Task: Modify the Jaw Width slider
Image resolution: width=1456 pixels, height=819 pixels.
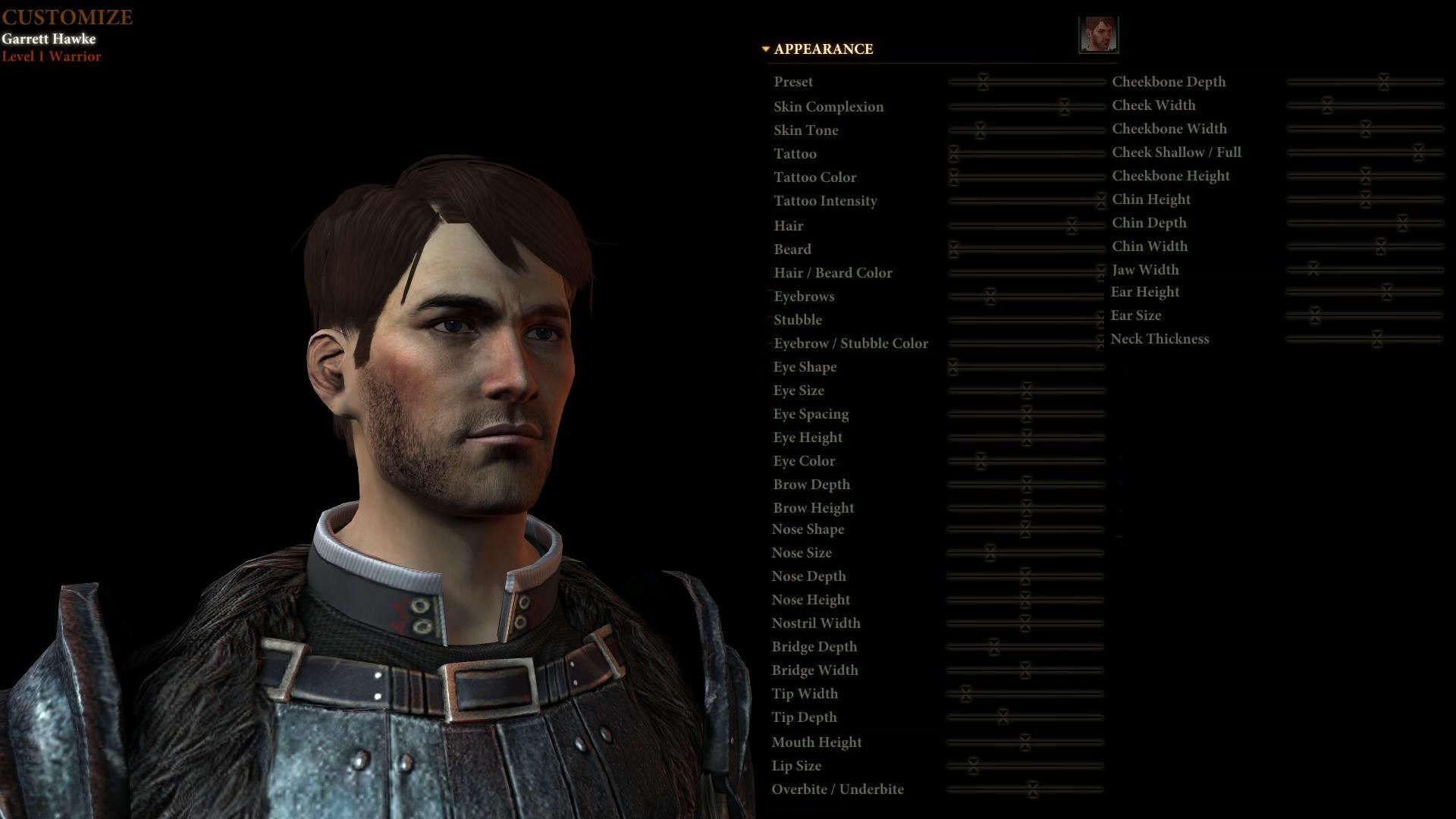Action: tap(1313, 269)
